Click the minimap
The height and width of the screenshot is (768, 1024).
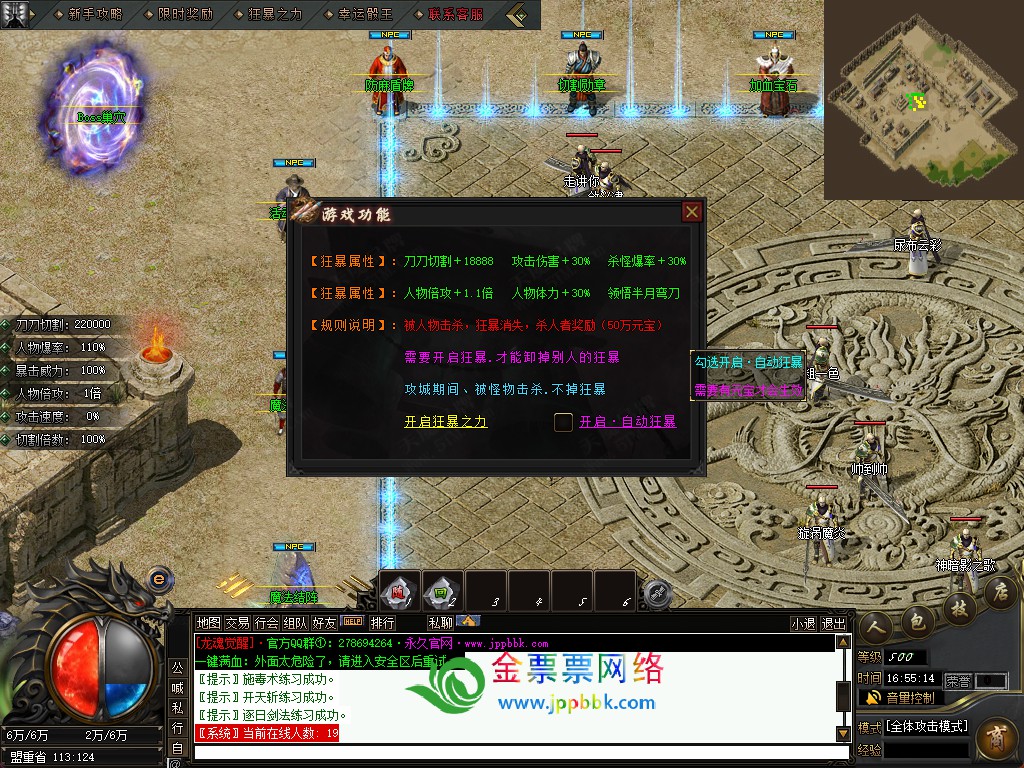pyautogui.click(x=922, y=98)
